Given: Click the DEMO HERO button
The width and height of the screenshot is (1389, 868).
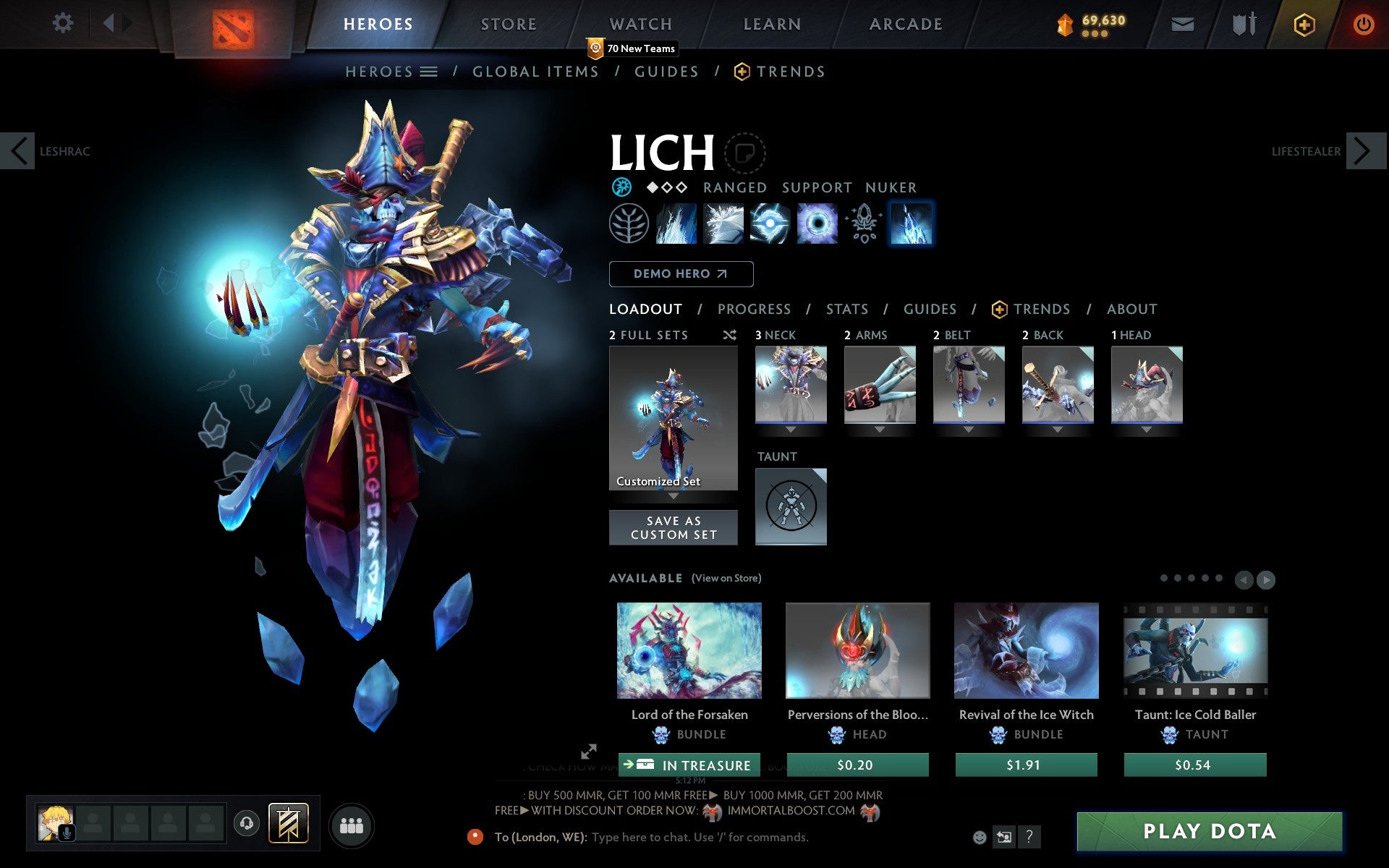Looking at the screenshot, I should (x=681, y=274).
